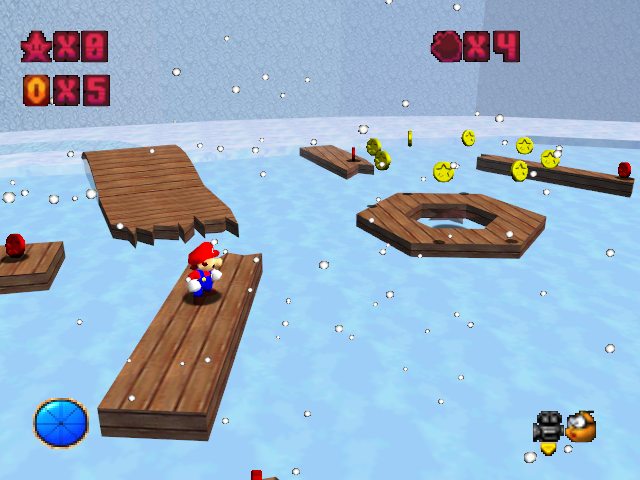The image size is (640, 480).
Task: Select the Lakitu camera icon
Action: coord(581,426)
